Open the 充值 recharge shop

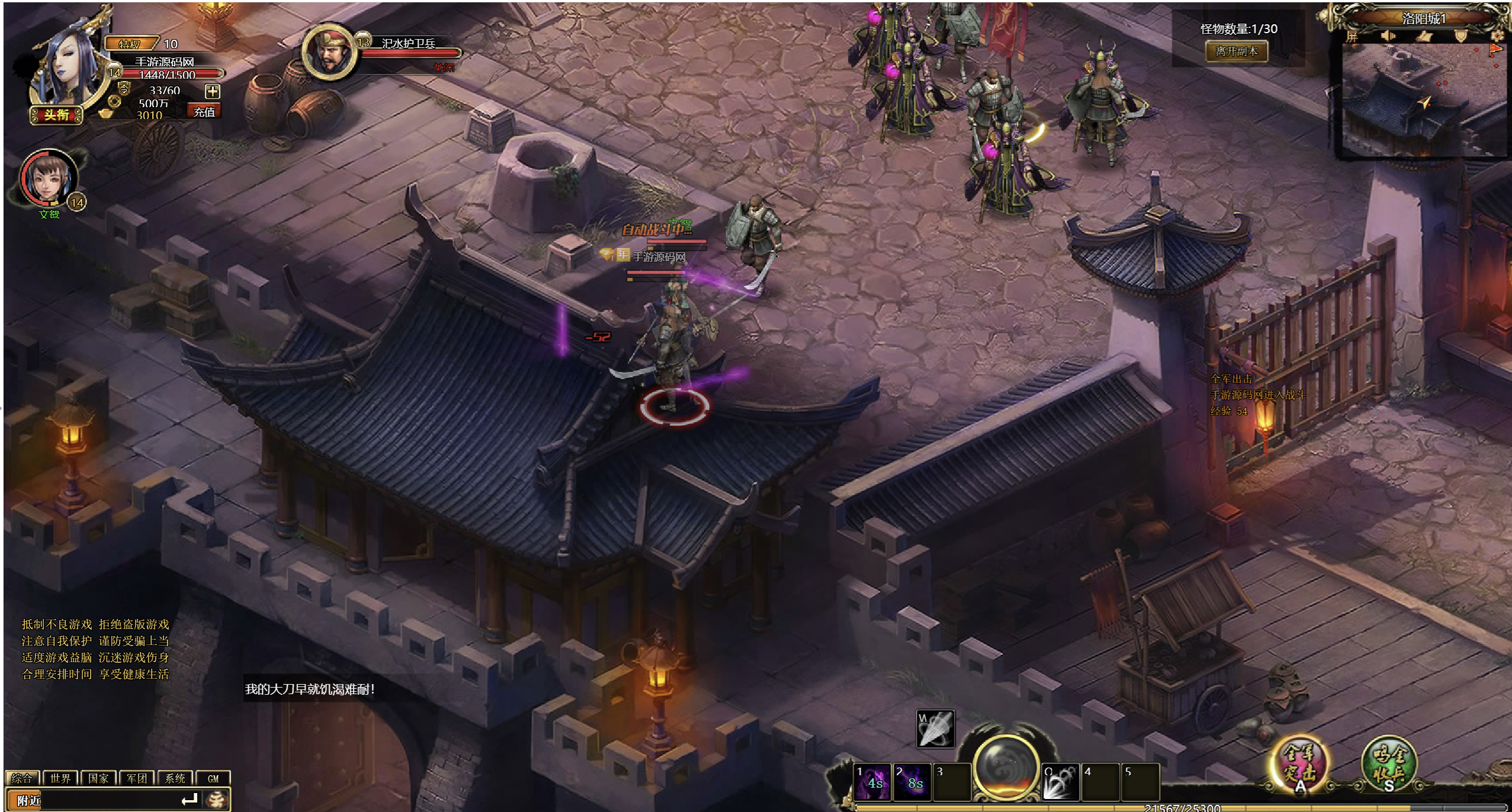click(204, 111)
